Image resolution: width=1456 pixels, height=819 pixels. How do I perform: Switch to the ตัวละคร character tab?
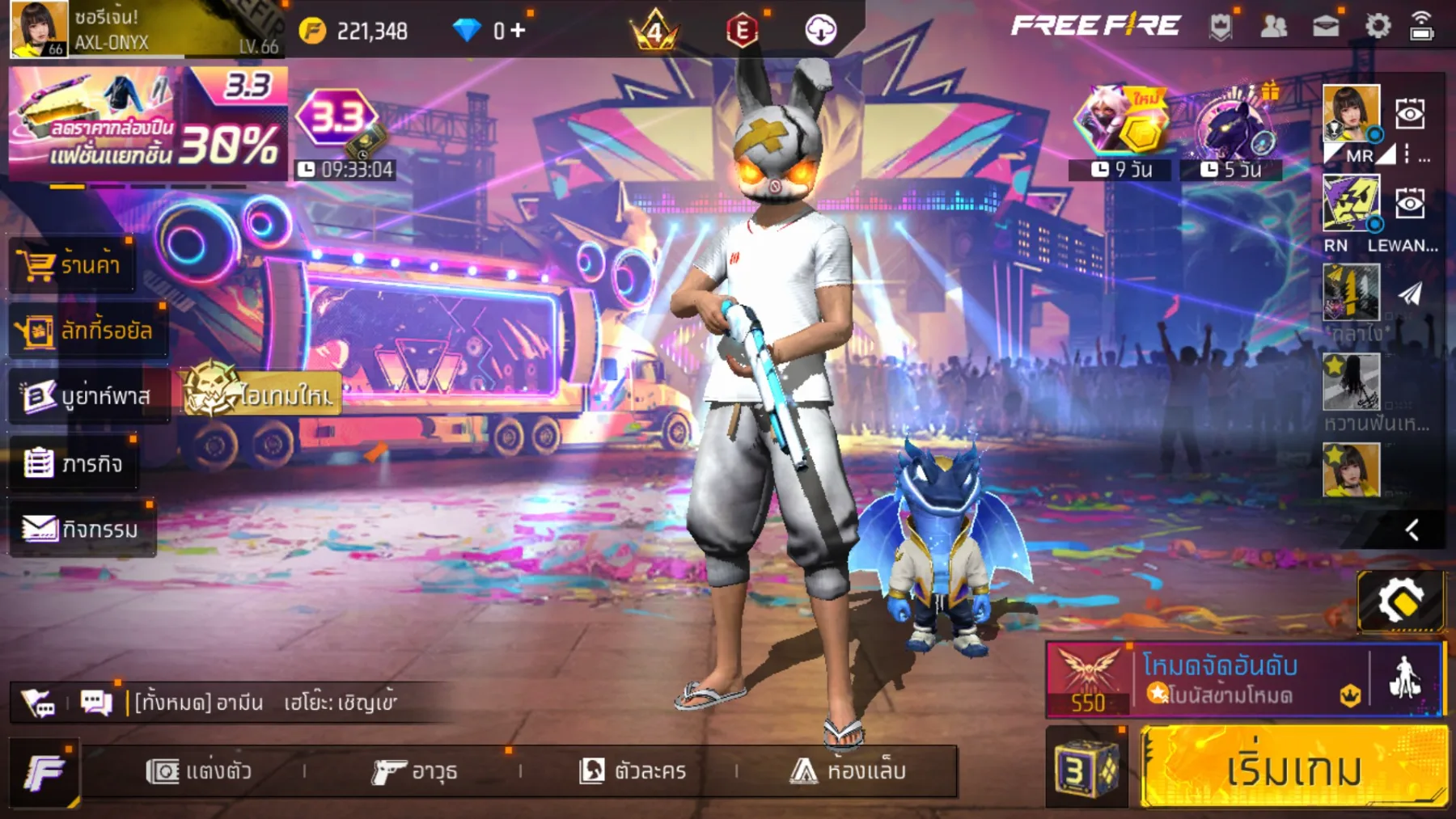[634, 770]
